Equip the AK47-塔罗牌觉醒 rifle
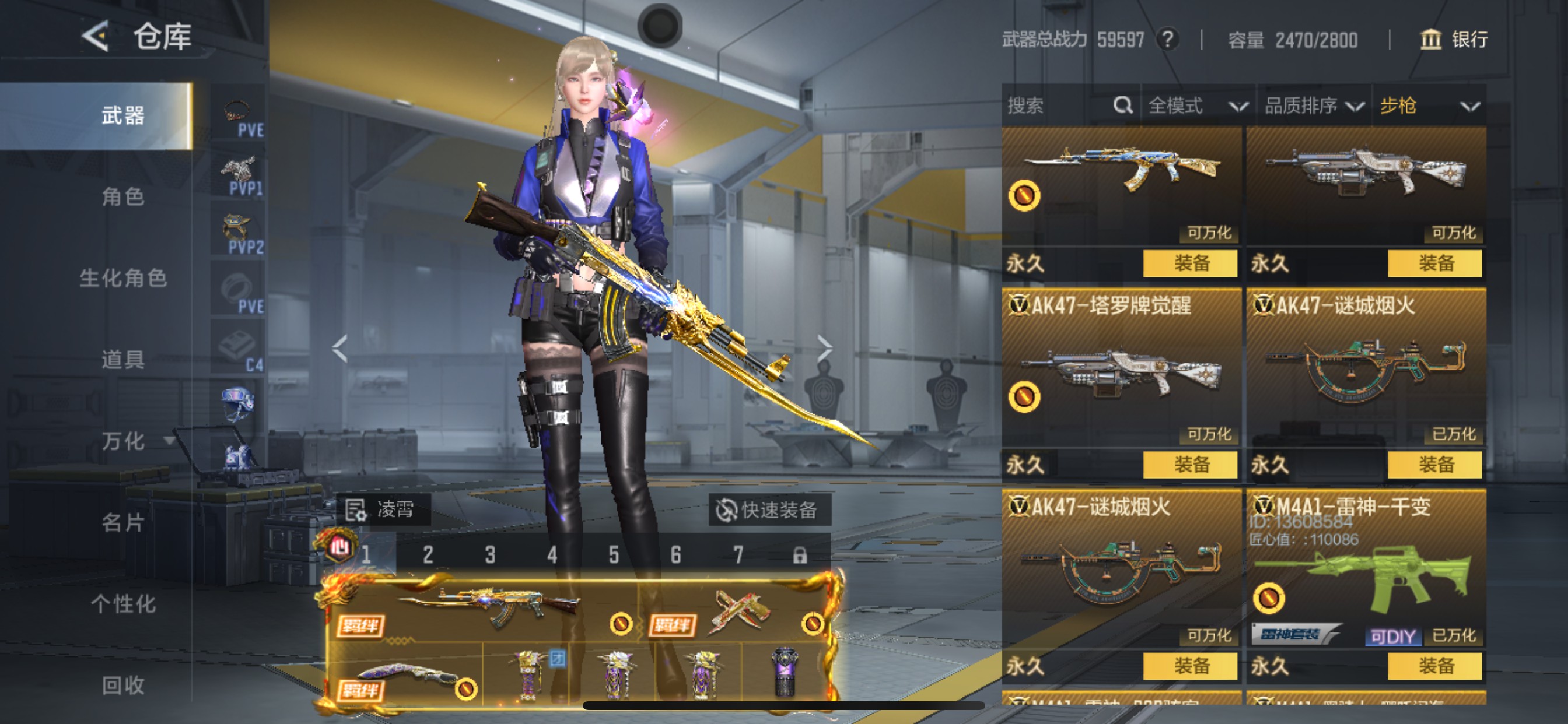 click(1190, 465)
